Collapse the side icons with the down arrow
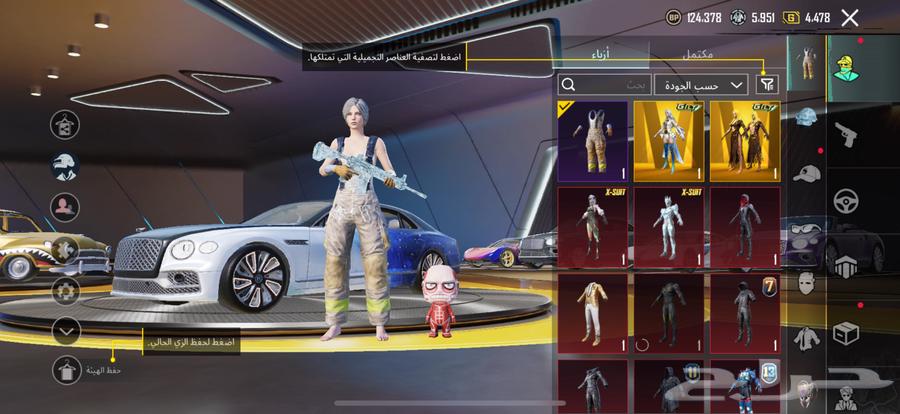Viewport: 900px width, 414px height. pyautogui.click(x=66, y=329)
